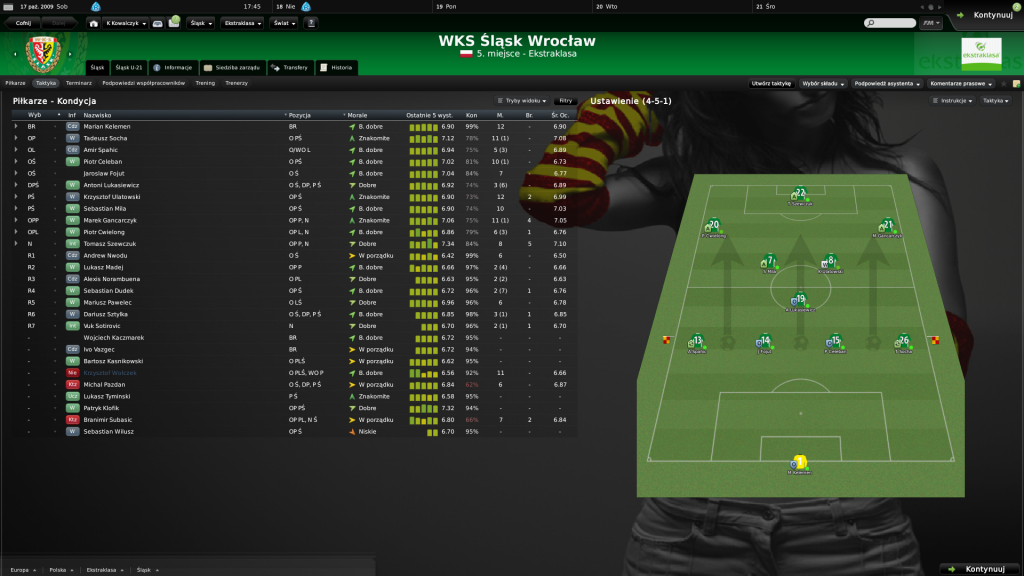Click the Kontynuuj button at top right

(985, 15)
